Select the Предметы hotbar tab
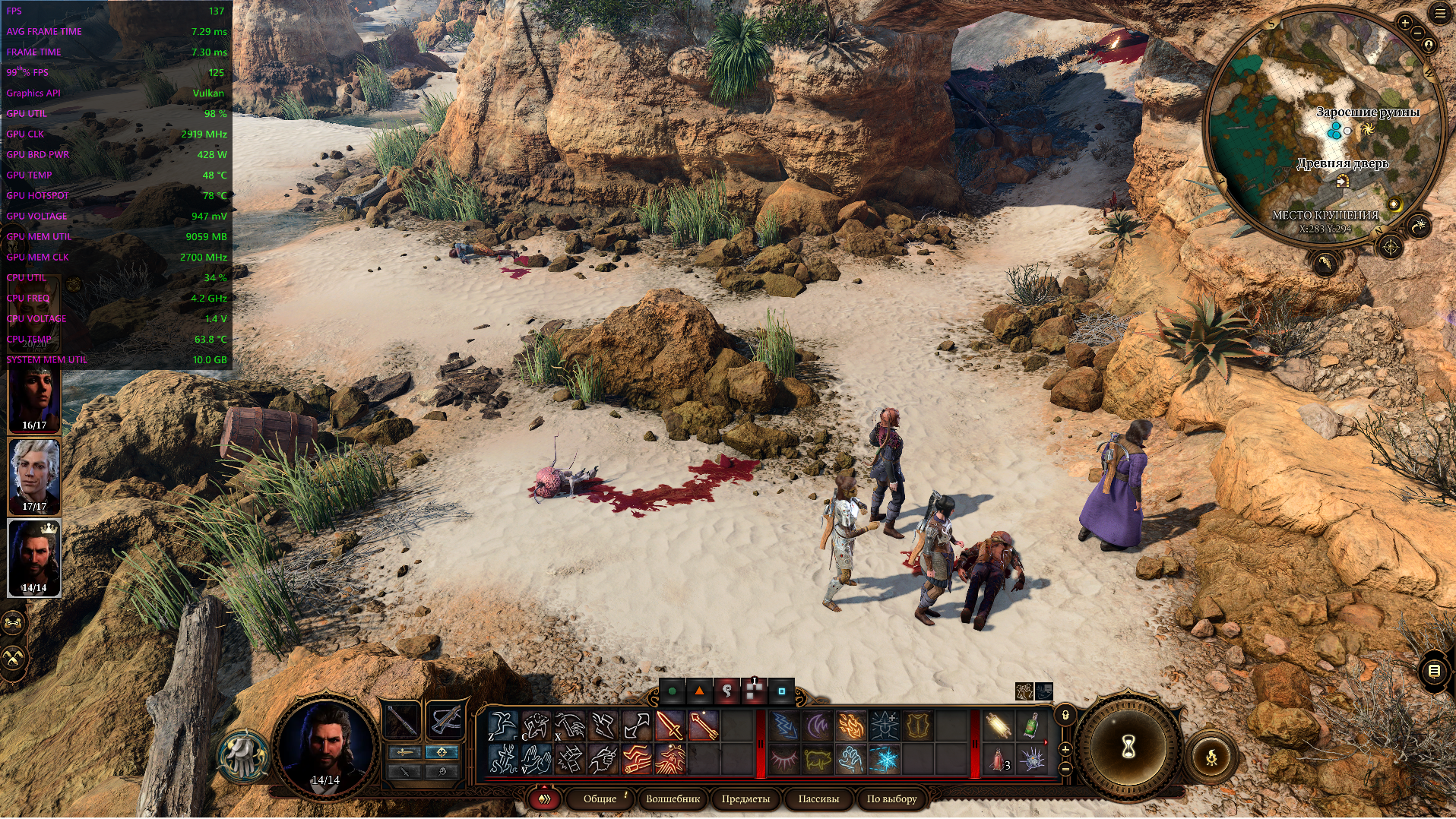This screenshot has width=1456, height=819. click(x=745, y=798)
